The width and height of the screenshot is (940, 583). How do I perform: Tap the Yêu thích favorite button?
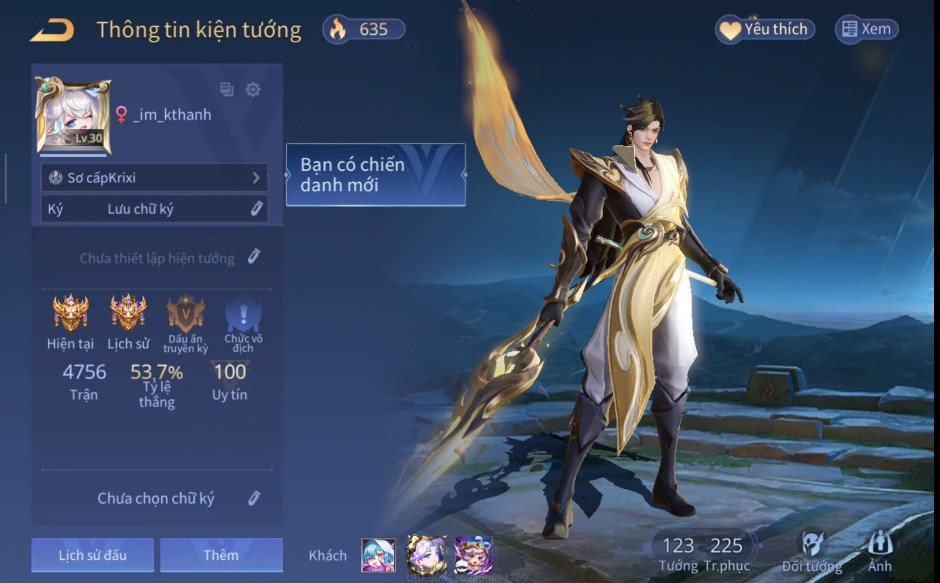(765, 29)
